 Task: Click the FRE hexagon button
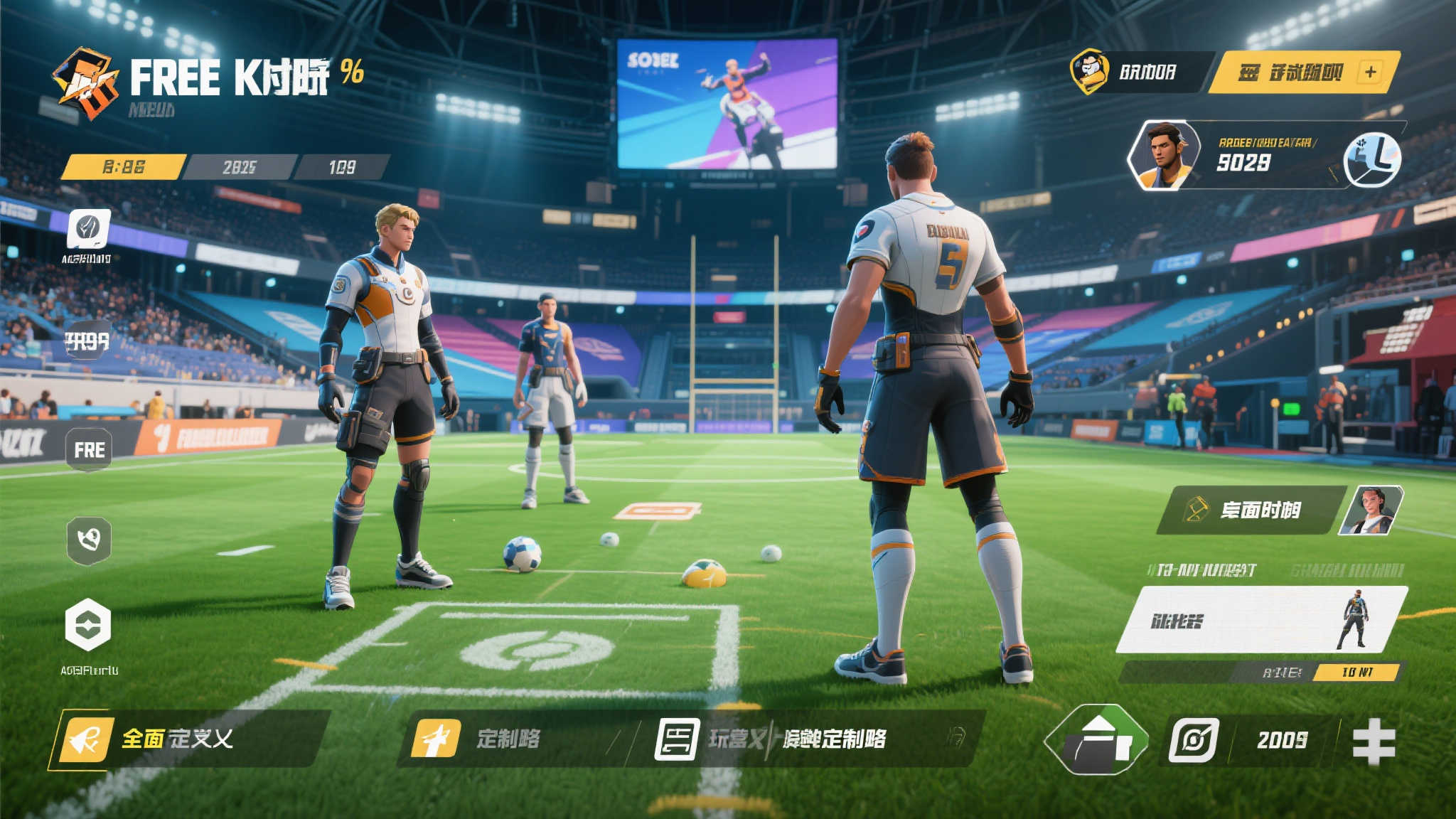click(x=89, y=449)
